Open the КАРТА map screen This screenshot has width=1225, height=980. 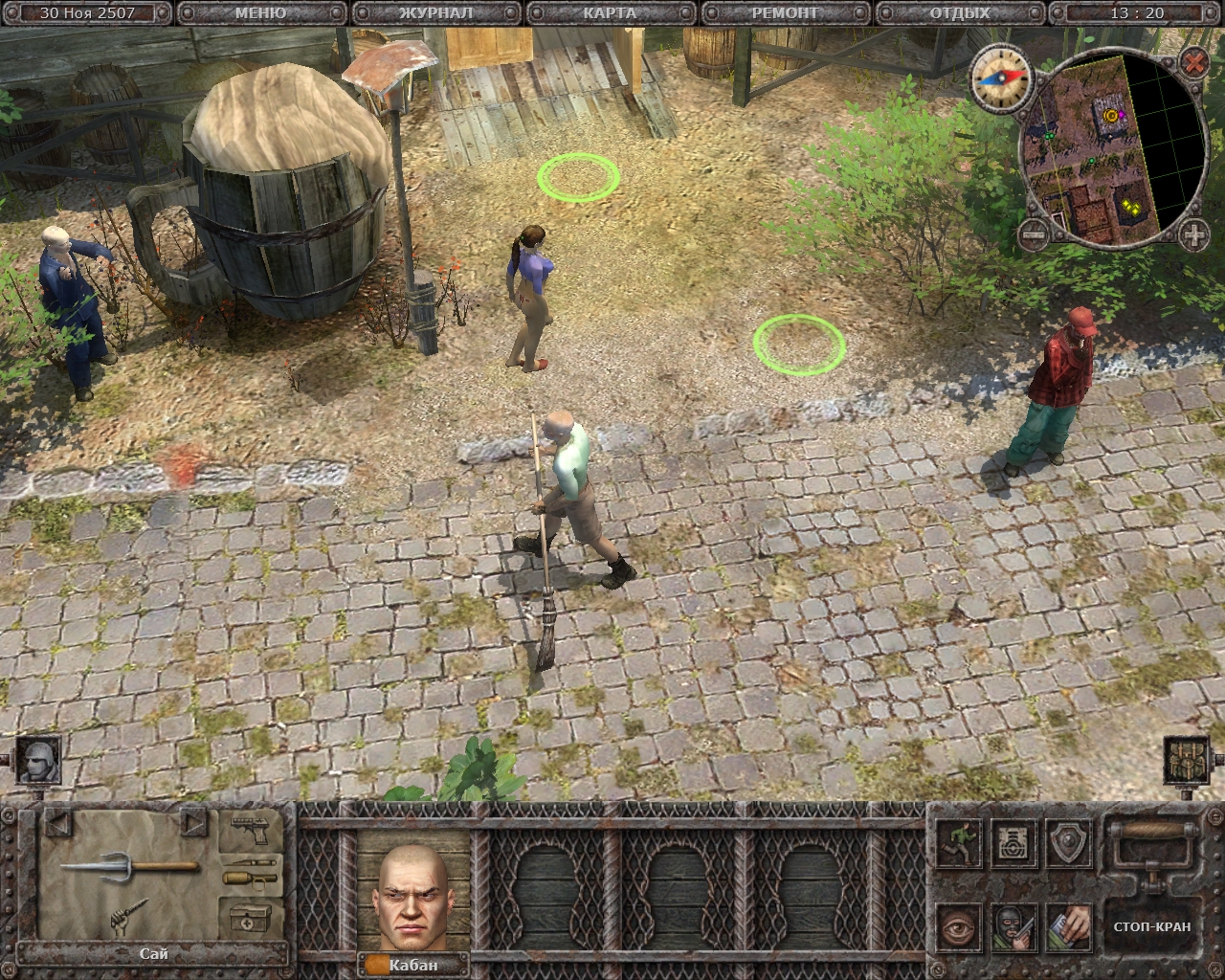(610, 13)
